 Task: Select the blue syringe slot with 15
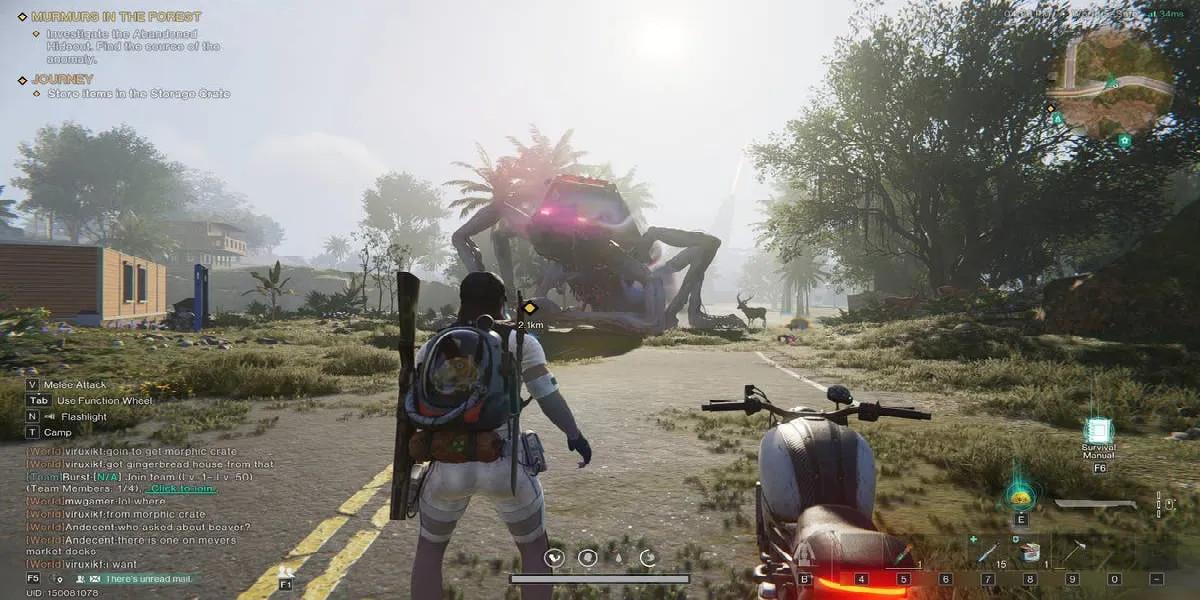pos(988,552)
